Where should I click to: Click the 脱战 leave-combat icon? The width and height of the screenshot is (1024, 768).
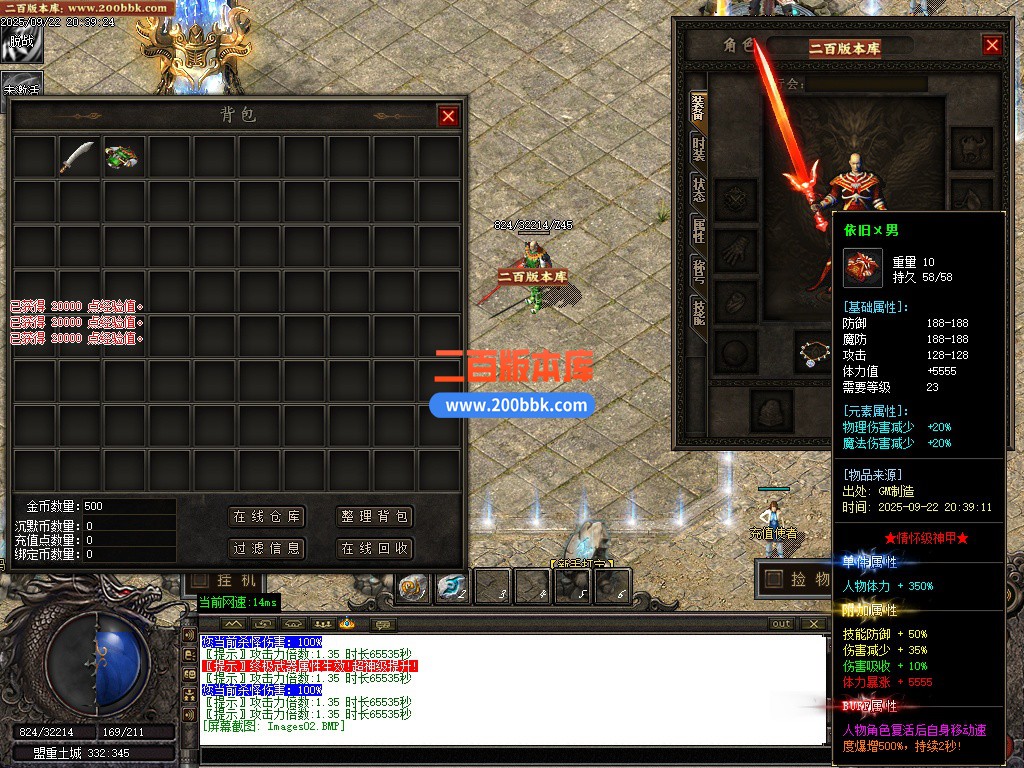pos(20,40)
